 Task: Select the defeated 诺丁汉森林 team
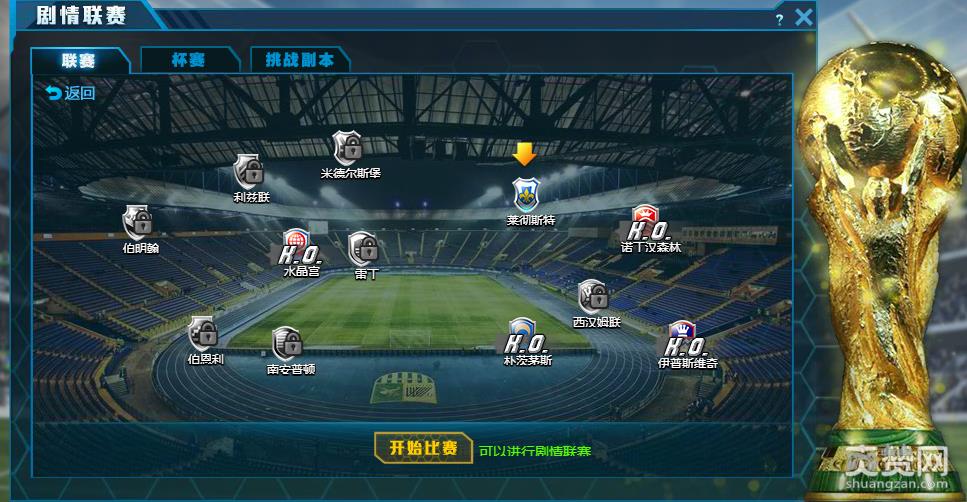click(x=643, y=224)
